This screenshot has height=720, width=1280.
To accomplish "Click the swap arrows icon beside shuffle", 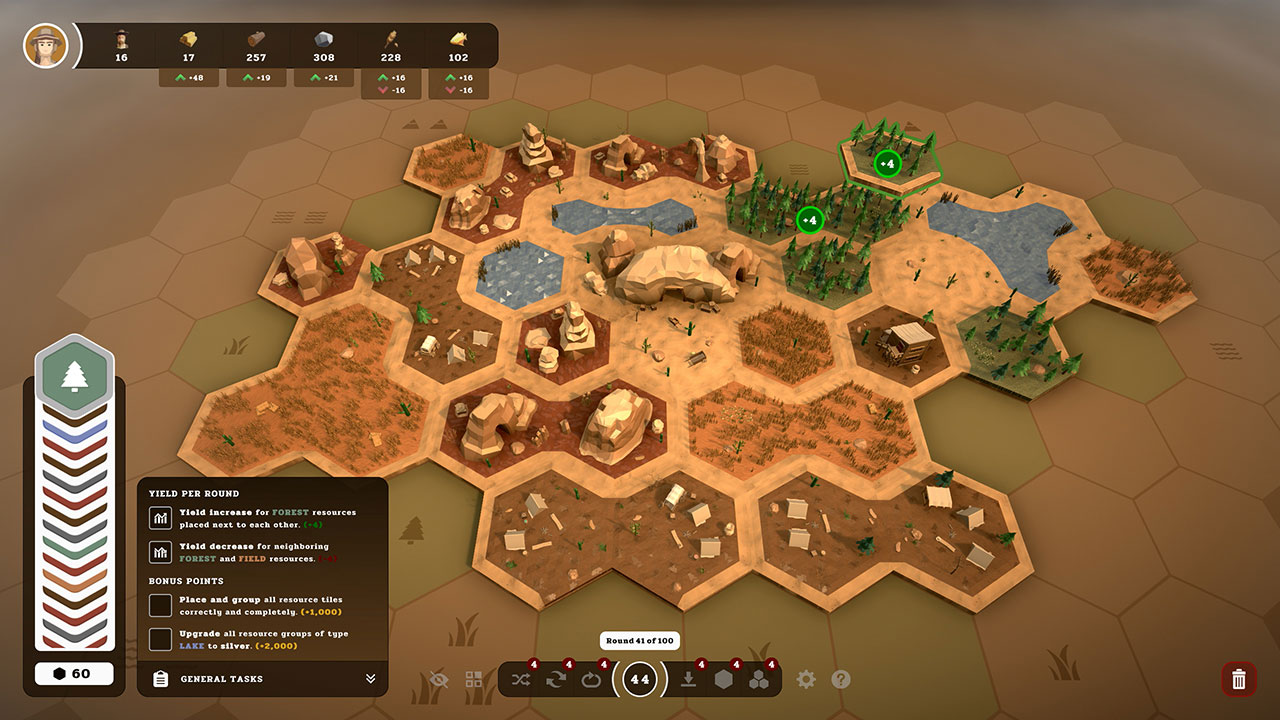I will coord(556,679).
